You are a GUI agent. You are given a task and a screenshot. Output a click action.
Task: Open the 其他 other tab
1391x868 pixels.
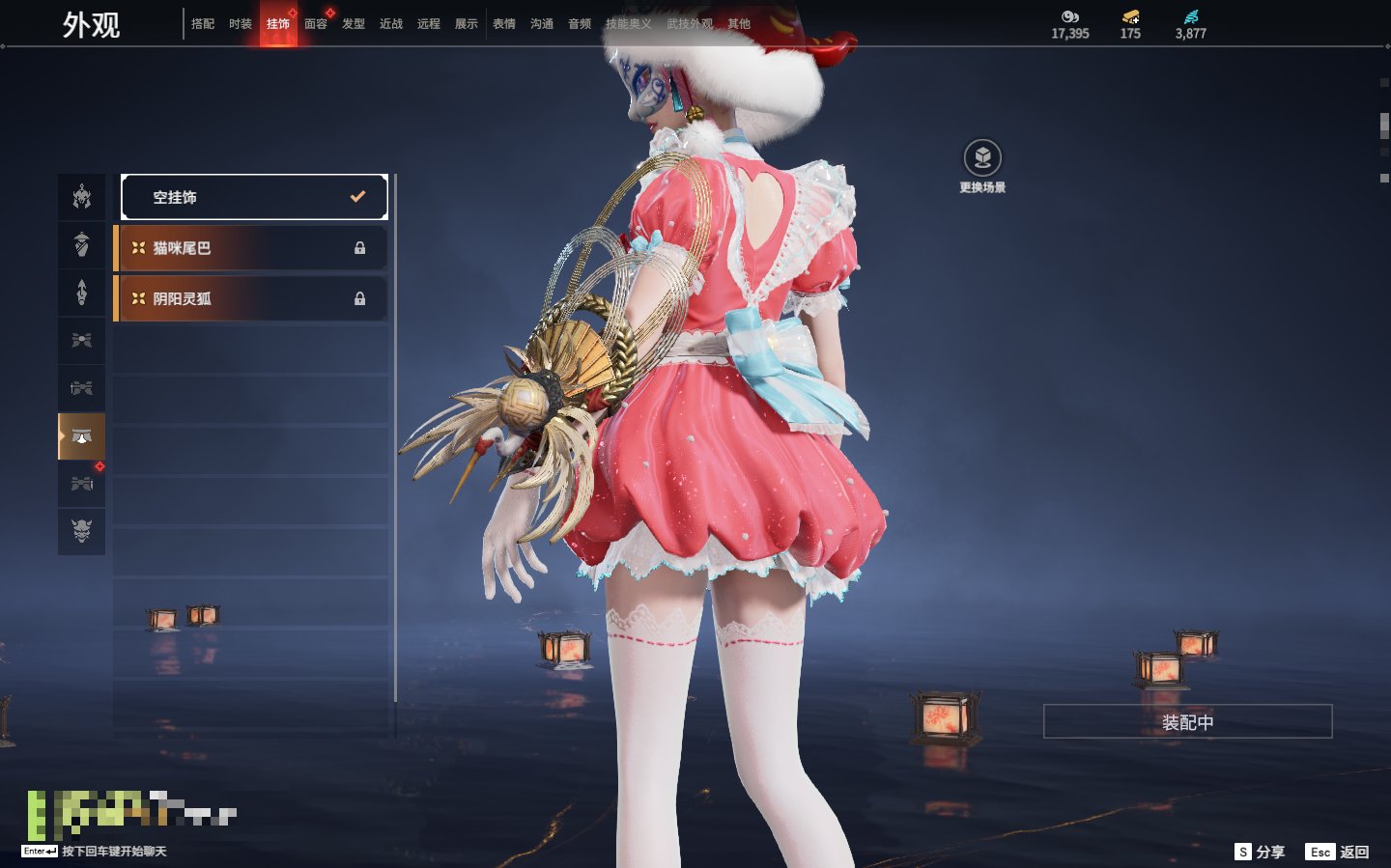(x=739, y=24)
